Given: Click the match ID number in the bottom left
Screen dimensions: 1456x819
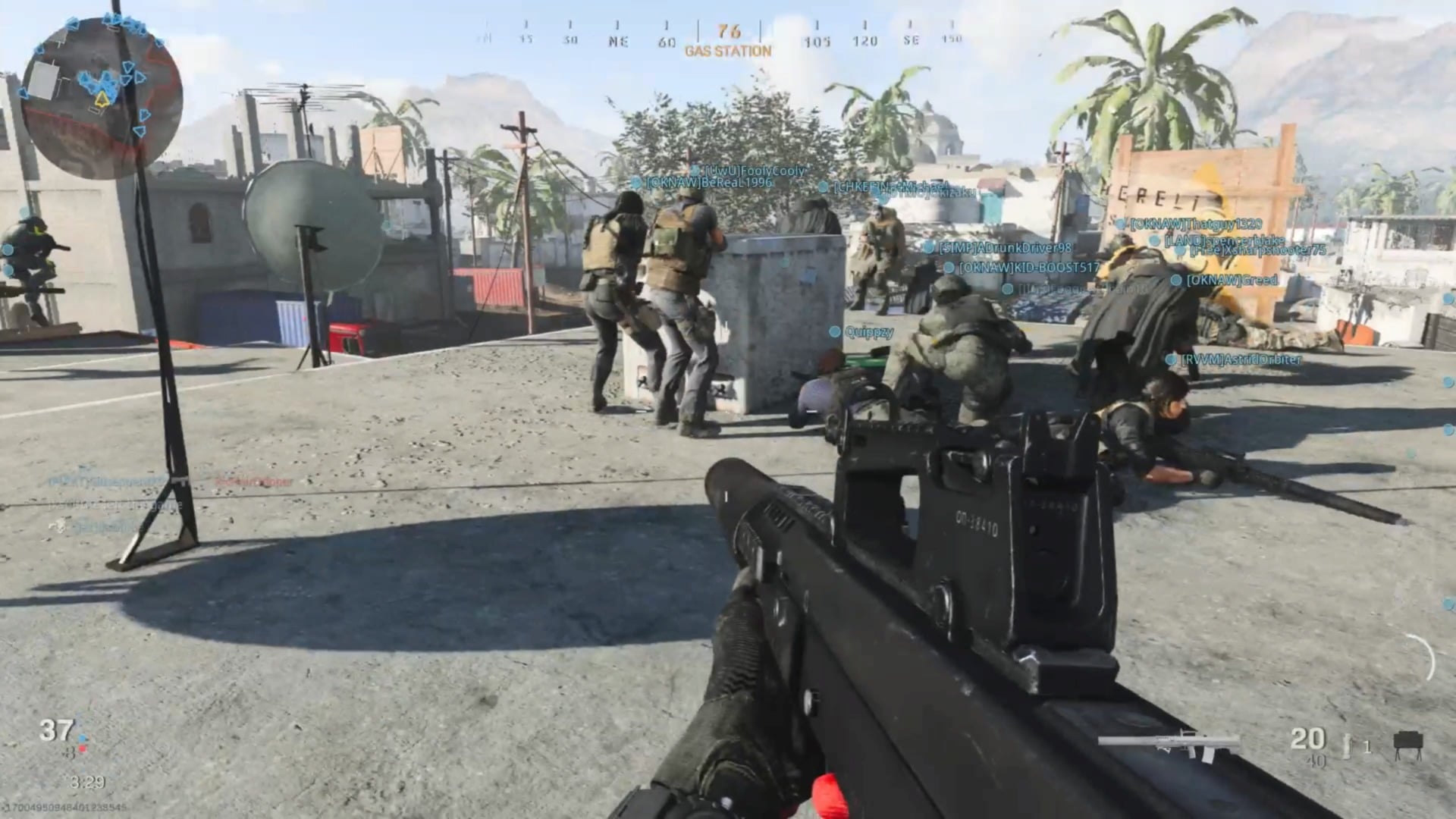Looking at the screenshot, I should pyautogui.click(x=64, y=806).
